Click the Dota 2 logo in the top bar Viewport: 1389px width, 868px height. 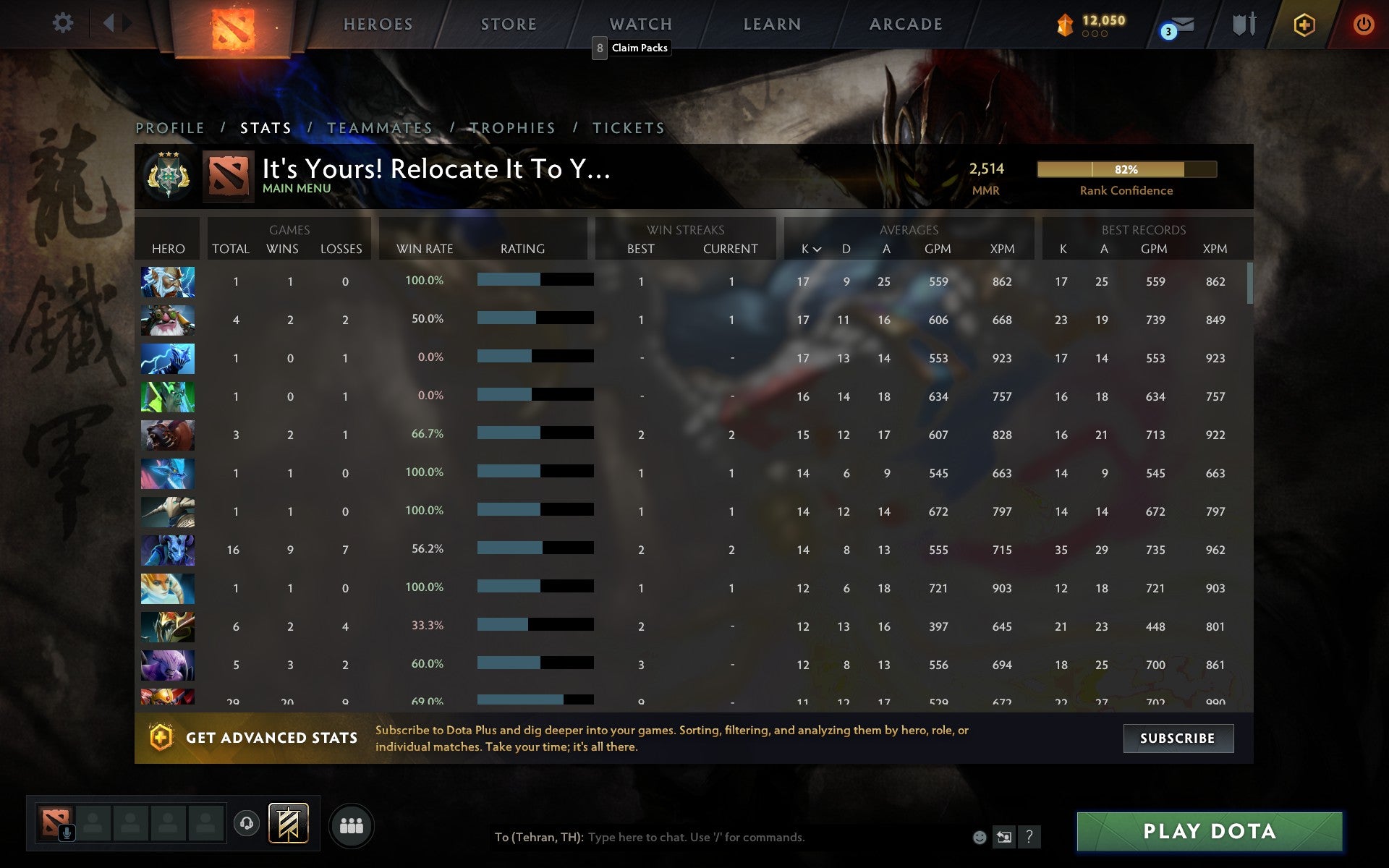233,25
